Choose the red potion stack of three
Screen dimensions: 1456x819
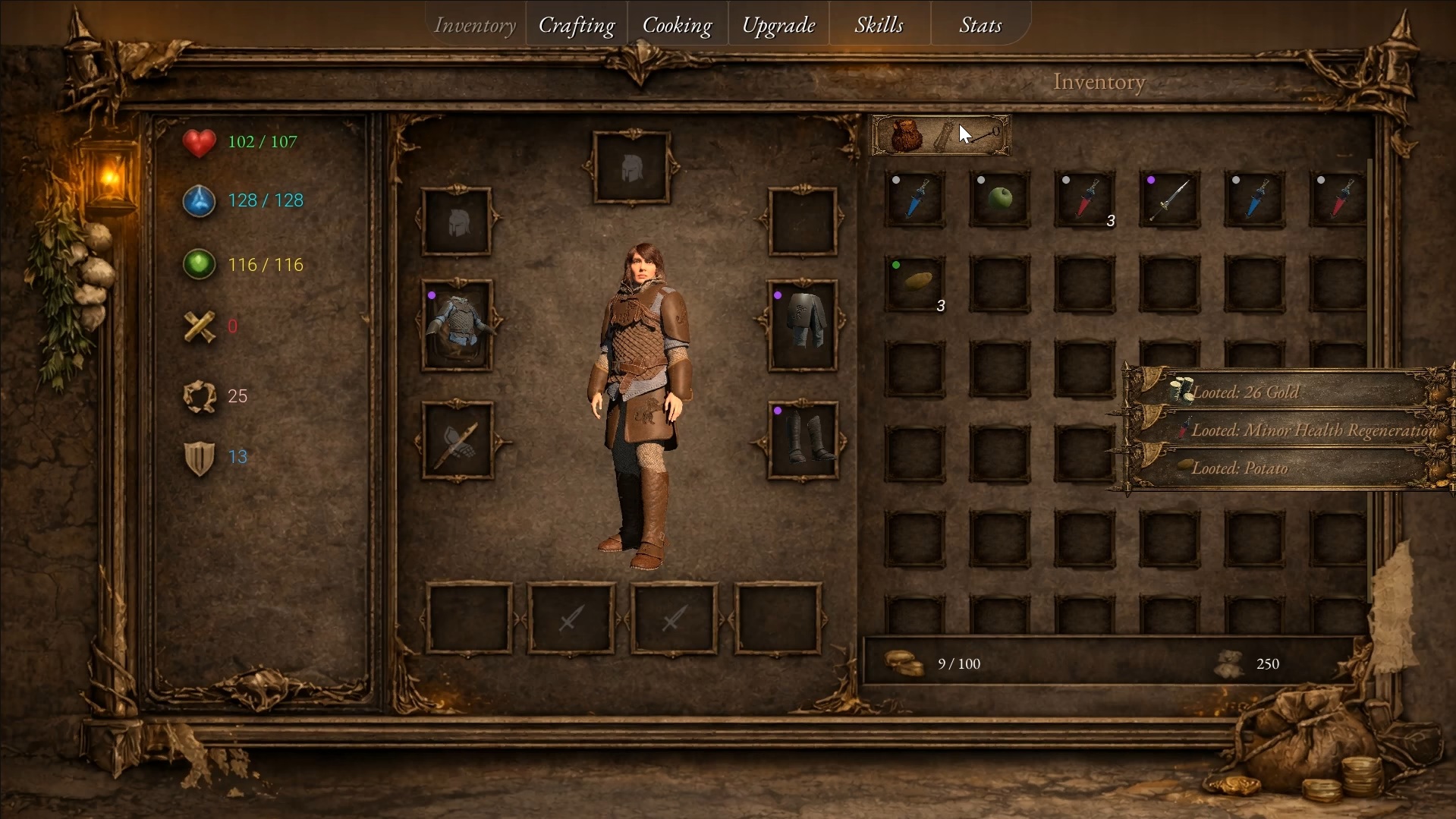(1085, 200)
